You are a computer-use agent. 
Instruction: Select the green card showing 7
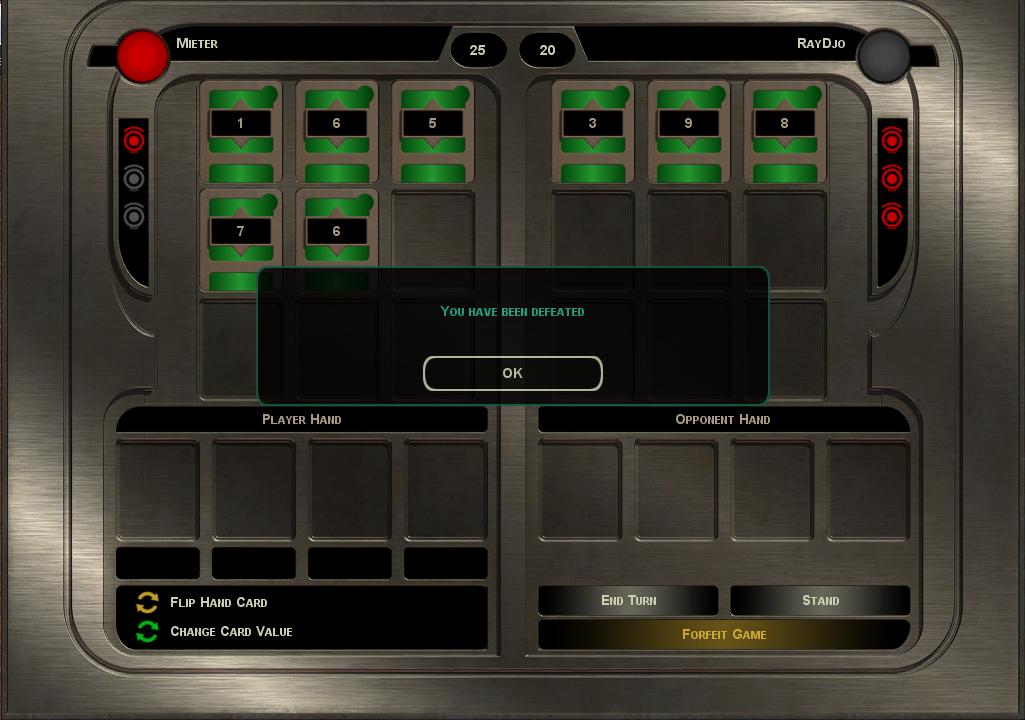coord(240,236)
